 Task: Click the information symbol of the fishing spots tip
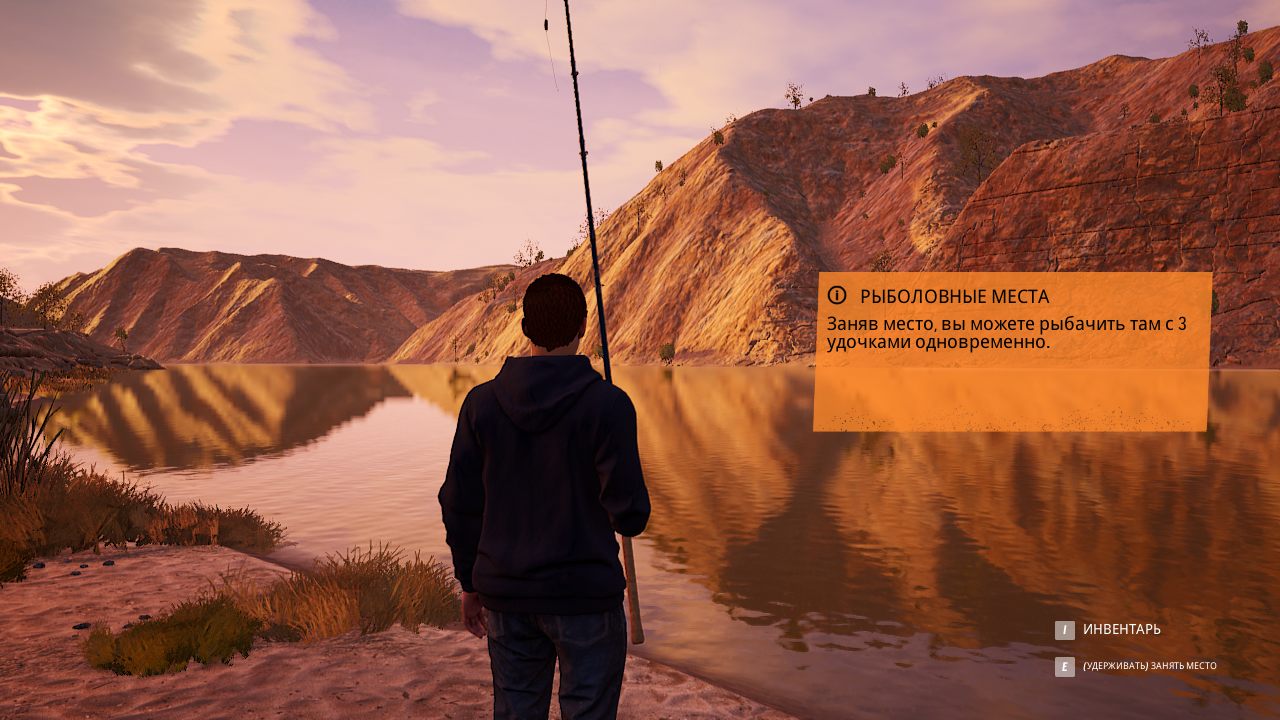[x=837, y=296]
